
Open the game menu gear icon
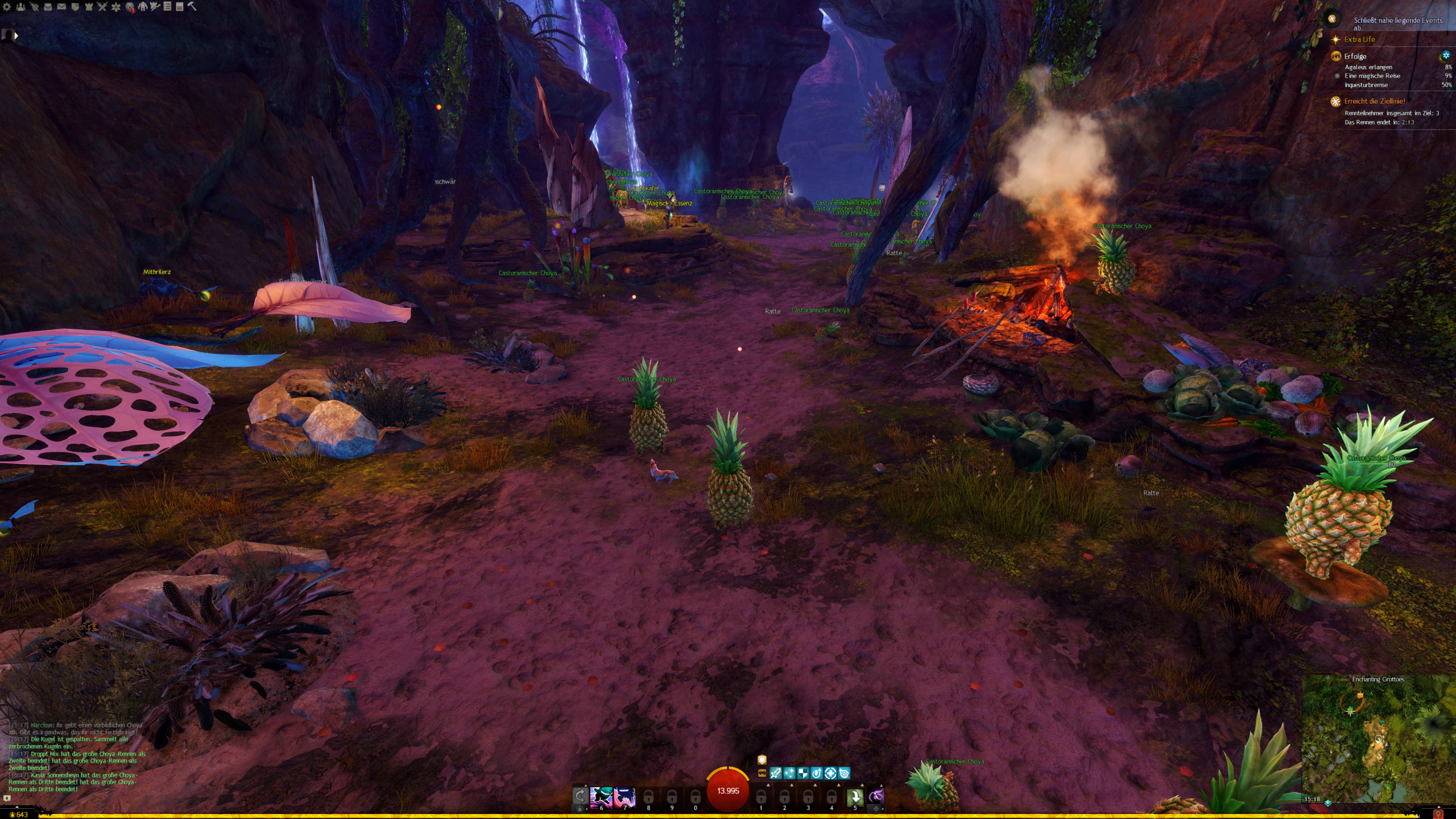pos(7,7)
